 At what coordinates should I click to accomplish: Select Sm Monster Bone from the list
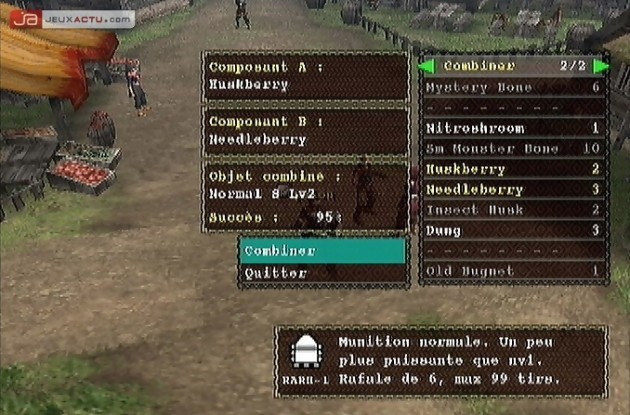513,149
